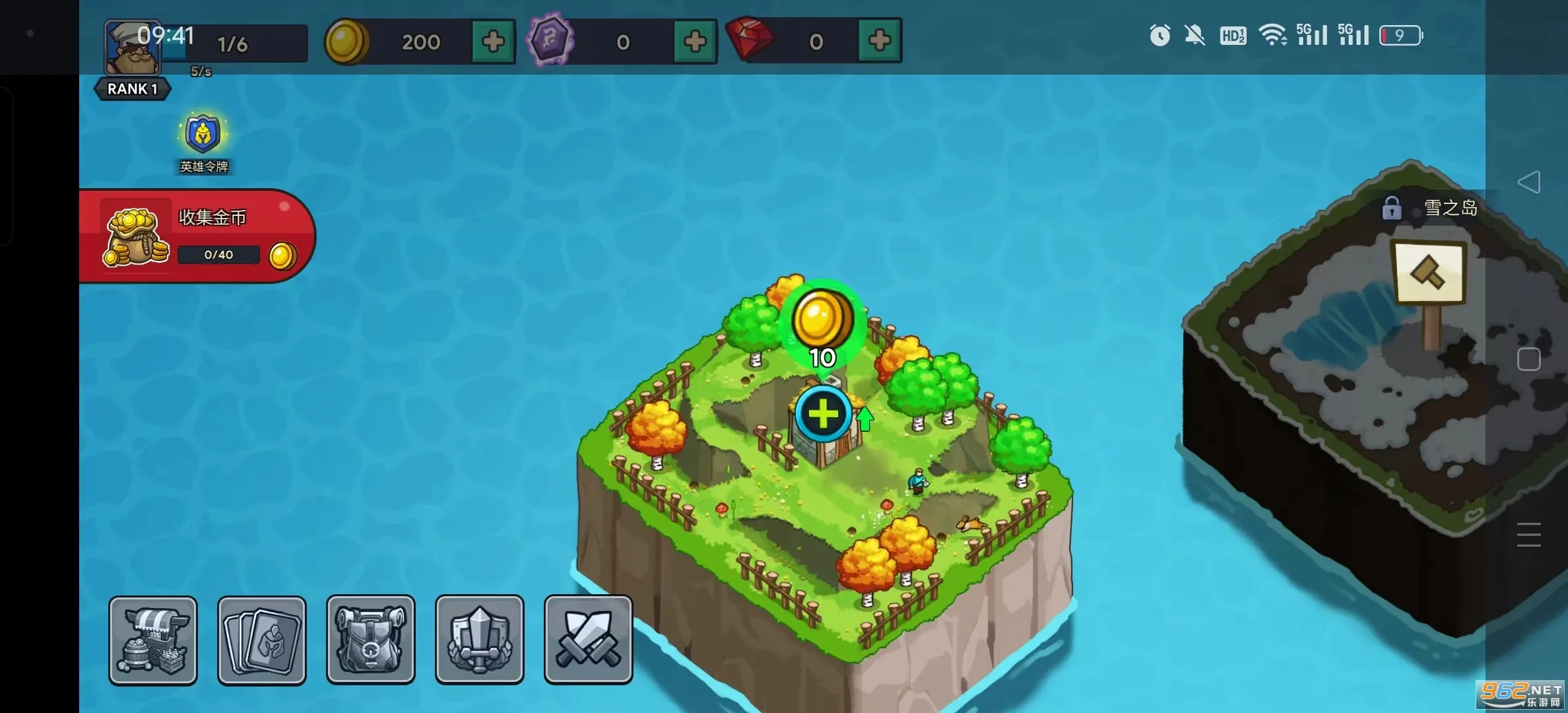Tap the floating coin showing 10
1568x713 pixels.
pyautogui.click(x=822, y=322)
